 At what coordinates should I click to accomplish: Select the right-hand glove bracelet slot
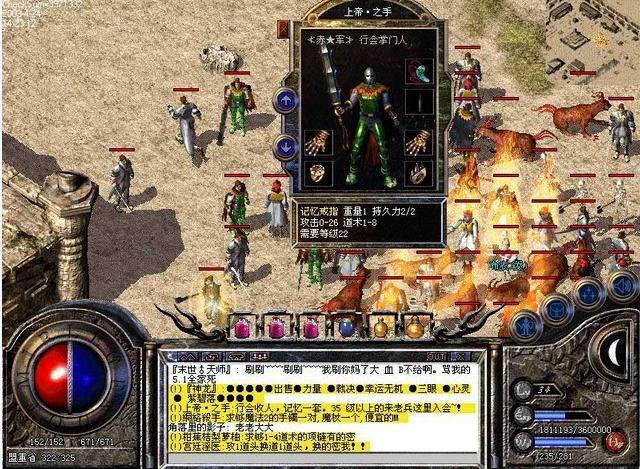(418, 142)
